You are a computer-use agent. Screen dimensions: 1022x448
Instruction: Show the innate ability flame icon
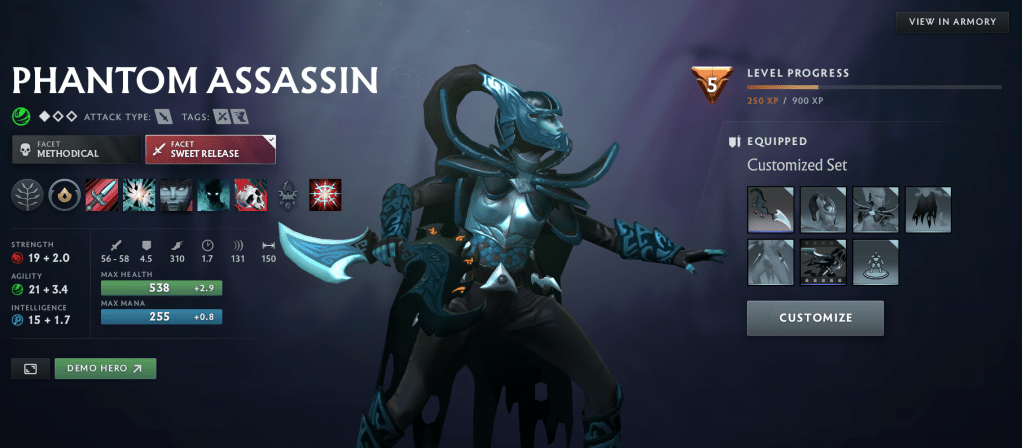(x=65, y=195)
